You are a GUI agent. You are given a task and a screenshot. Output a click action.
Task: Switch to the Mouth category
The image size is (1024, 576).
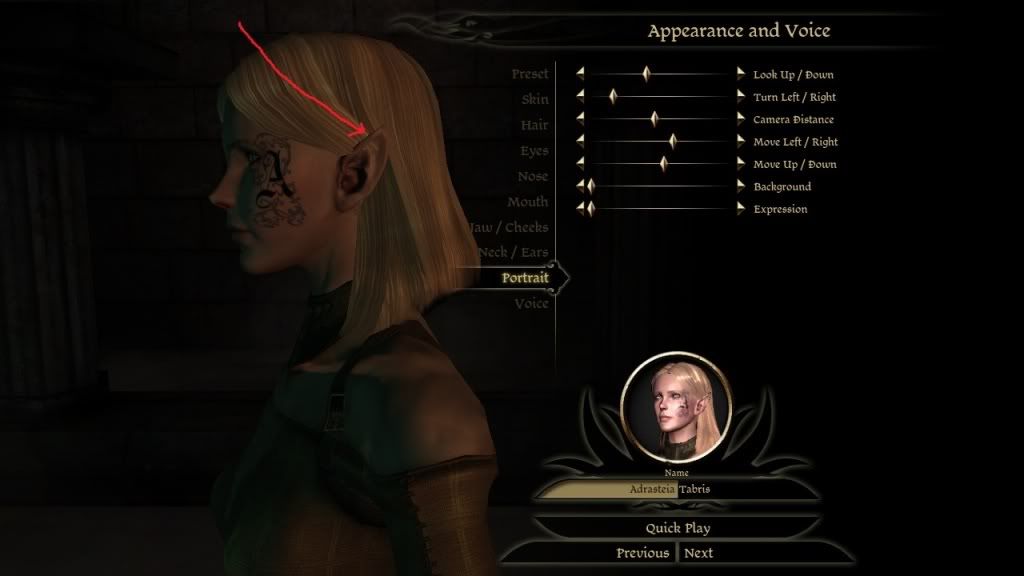[x=527, y=202]
